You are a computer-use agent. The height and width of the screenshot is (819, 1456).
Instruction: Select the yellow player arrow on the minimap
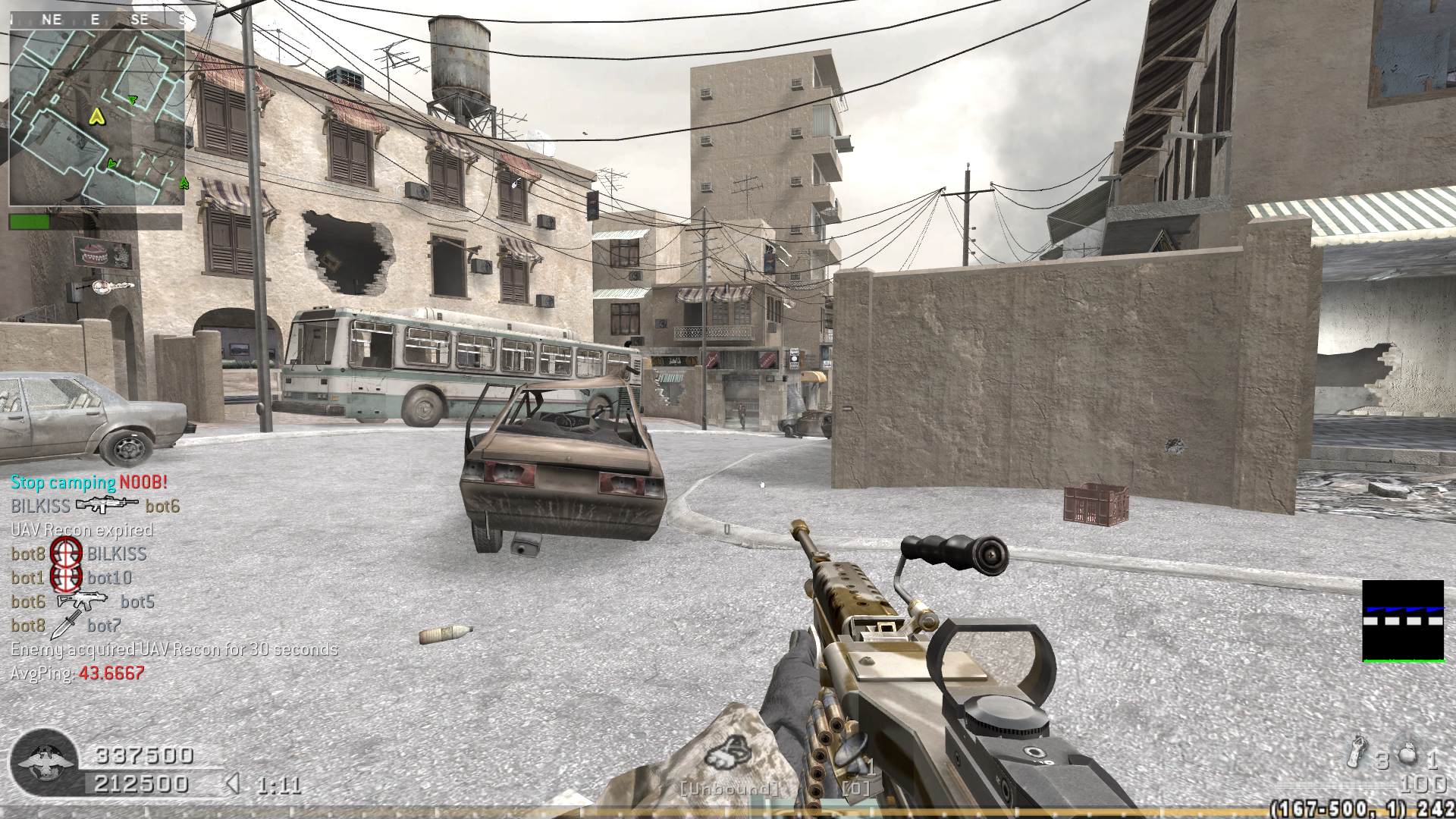(96, 116)
